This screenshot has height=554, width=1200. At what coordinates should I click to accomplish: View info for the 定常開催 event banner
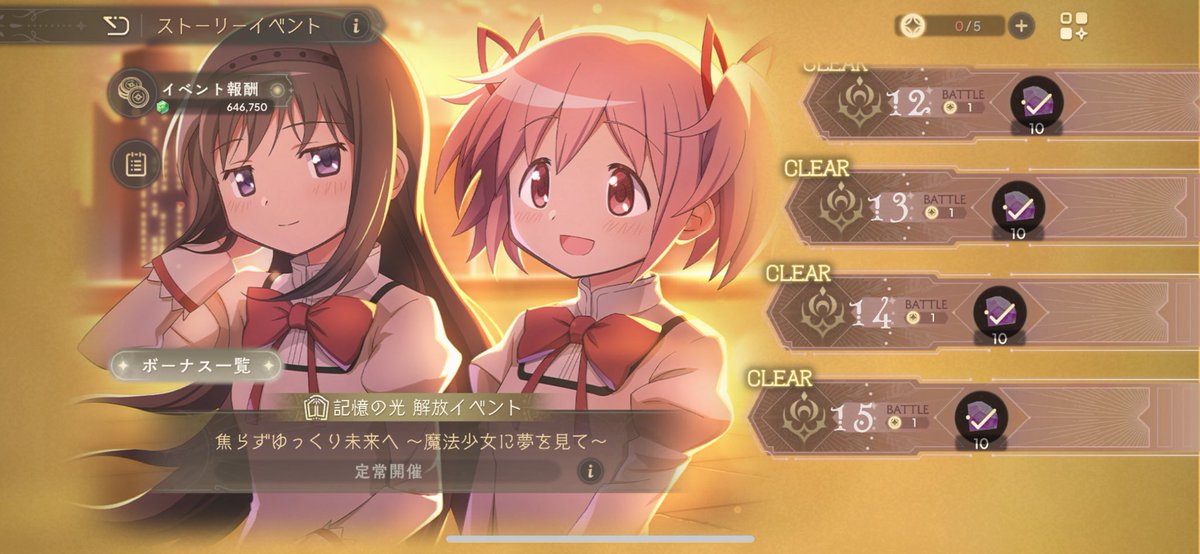[591, 470]
